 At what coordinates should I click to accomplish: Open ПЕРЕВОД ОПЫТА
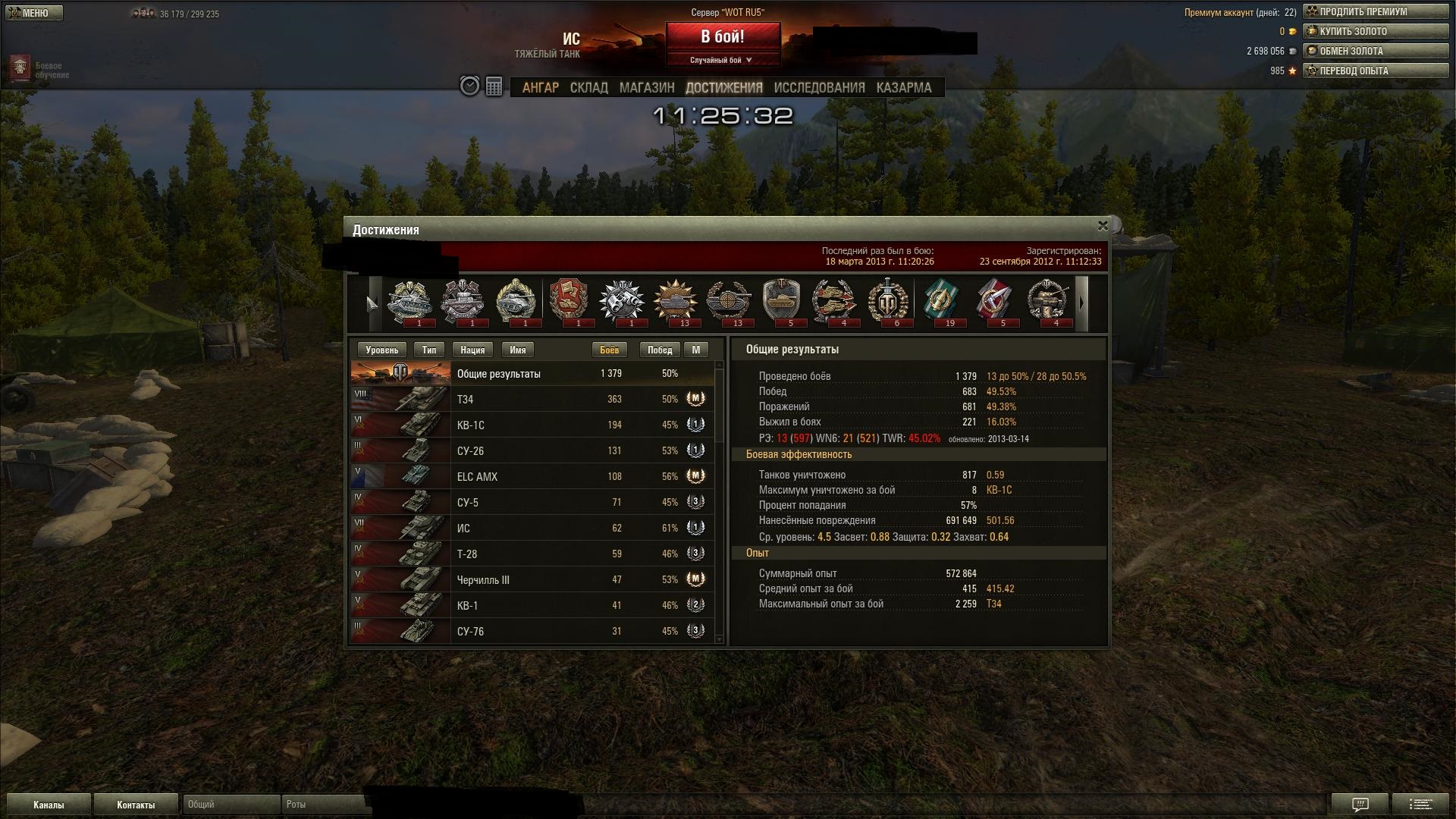tap(1375, 71)
